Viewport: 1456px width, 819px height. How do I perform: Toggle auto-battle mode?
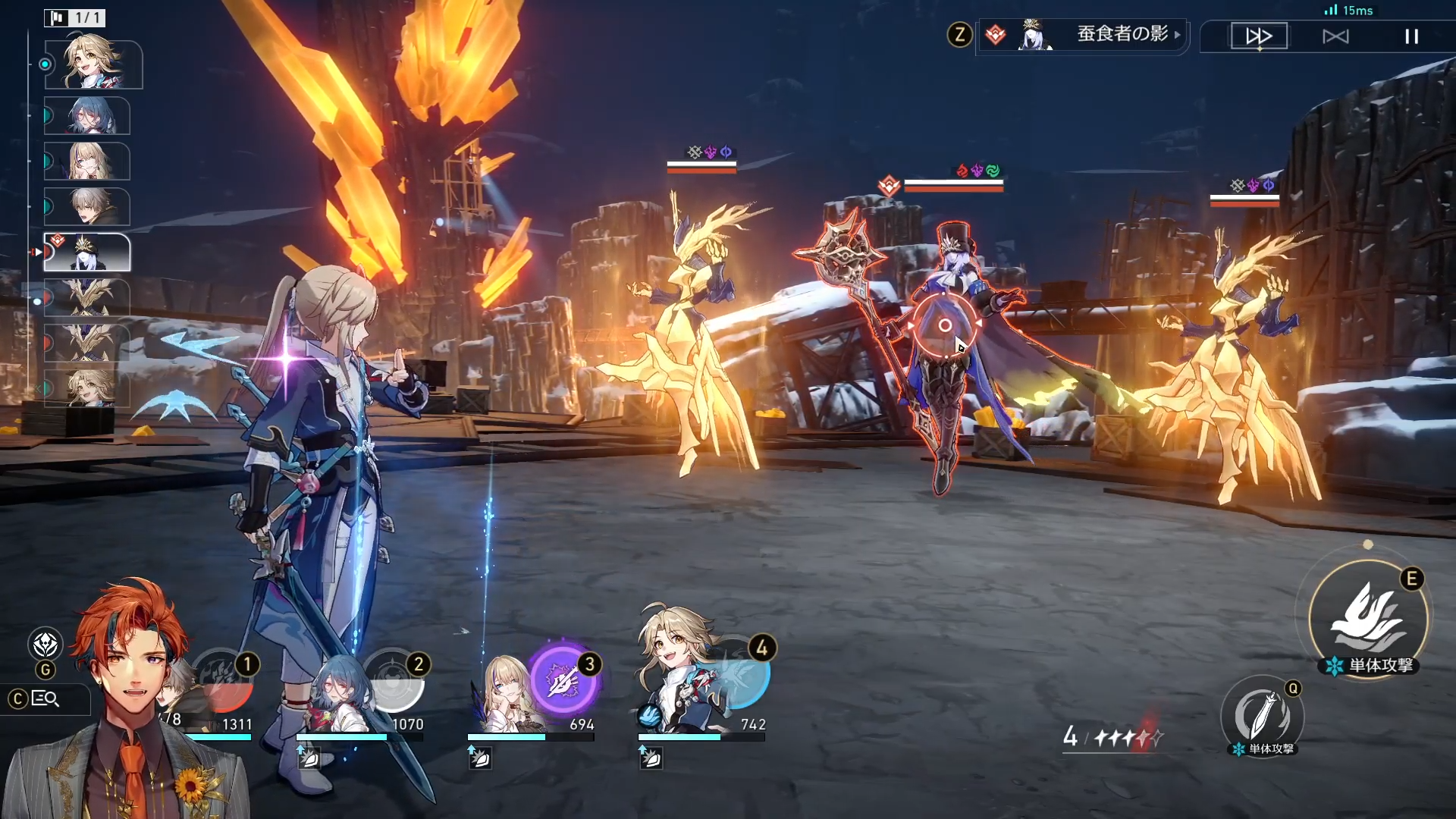pos(1335,36)
